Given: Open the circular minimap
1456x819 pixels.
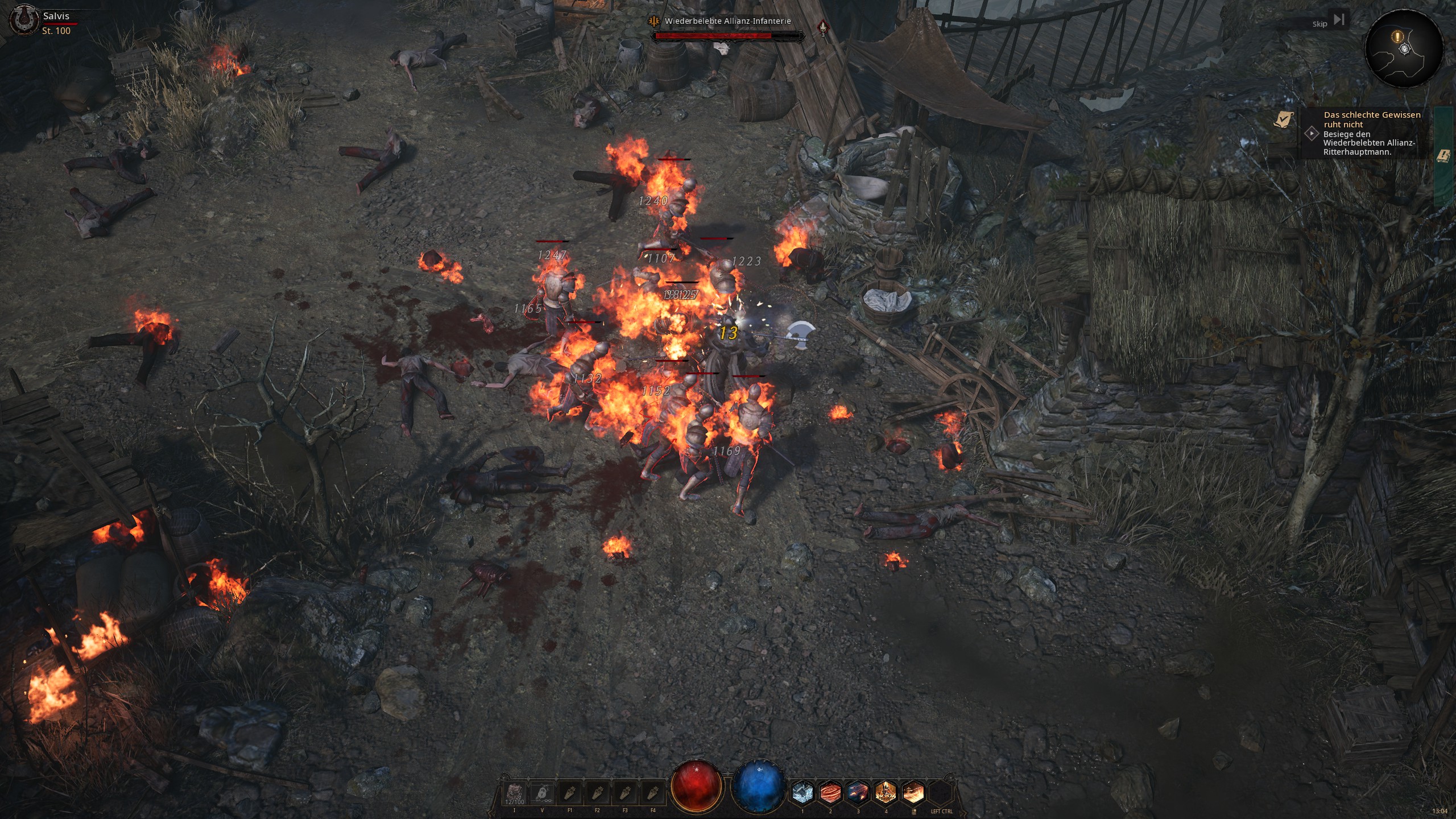Looking at the screenshot, I should tap(1404, 50).
